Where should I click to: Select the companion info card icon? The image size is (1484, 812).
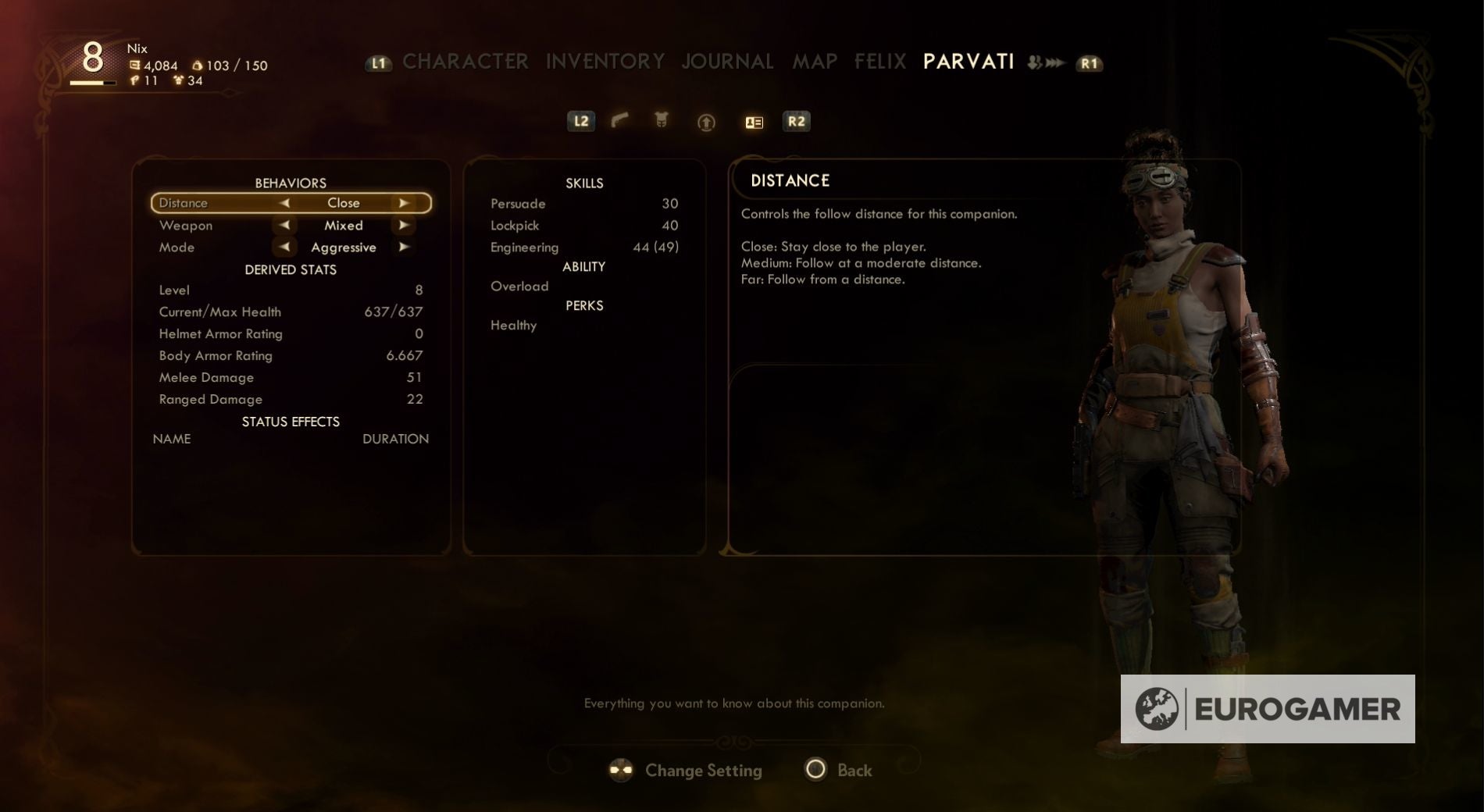point(752,122)
